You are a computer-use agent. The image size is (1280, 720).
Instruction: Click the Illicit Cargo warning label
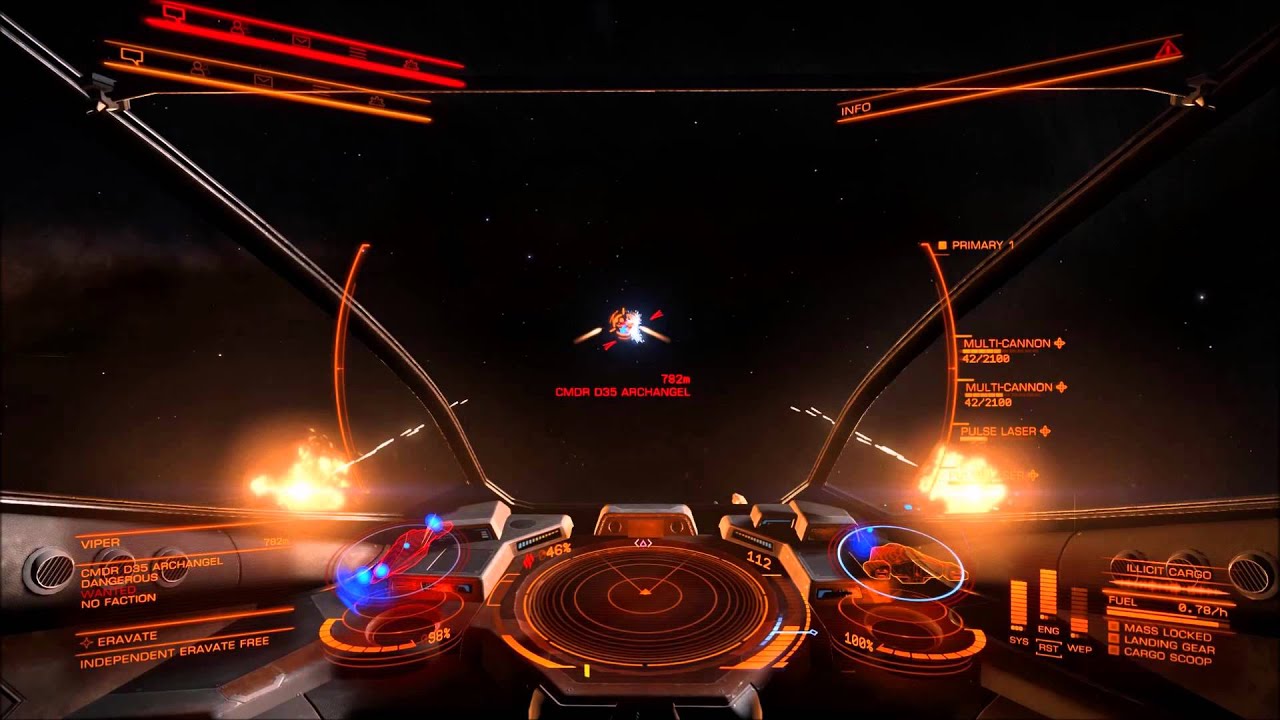pos(1168,574)
